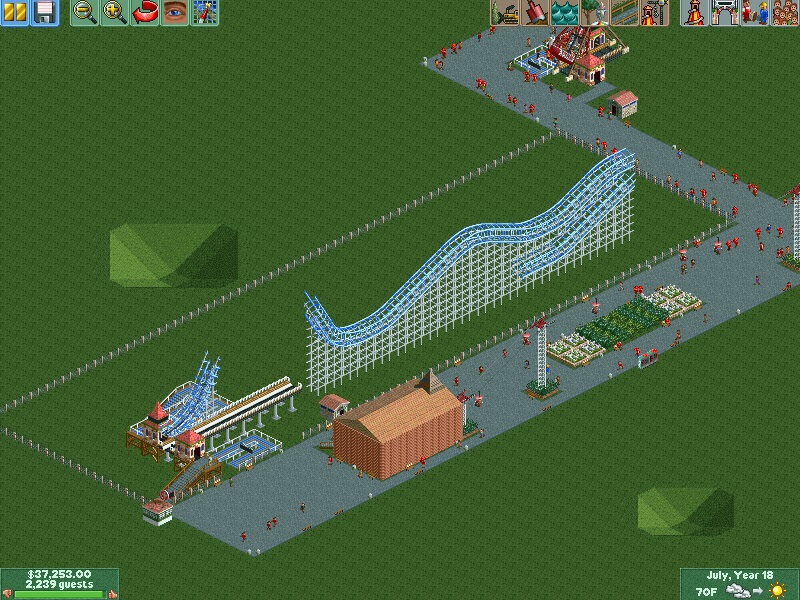Zoom out with the minus magnifier
Screen dimensions: 800x600
85,13
